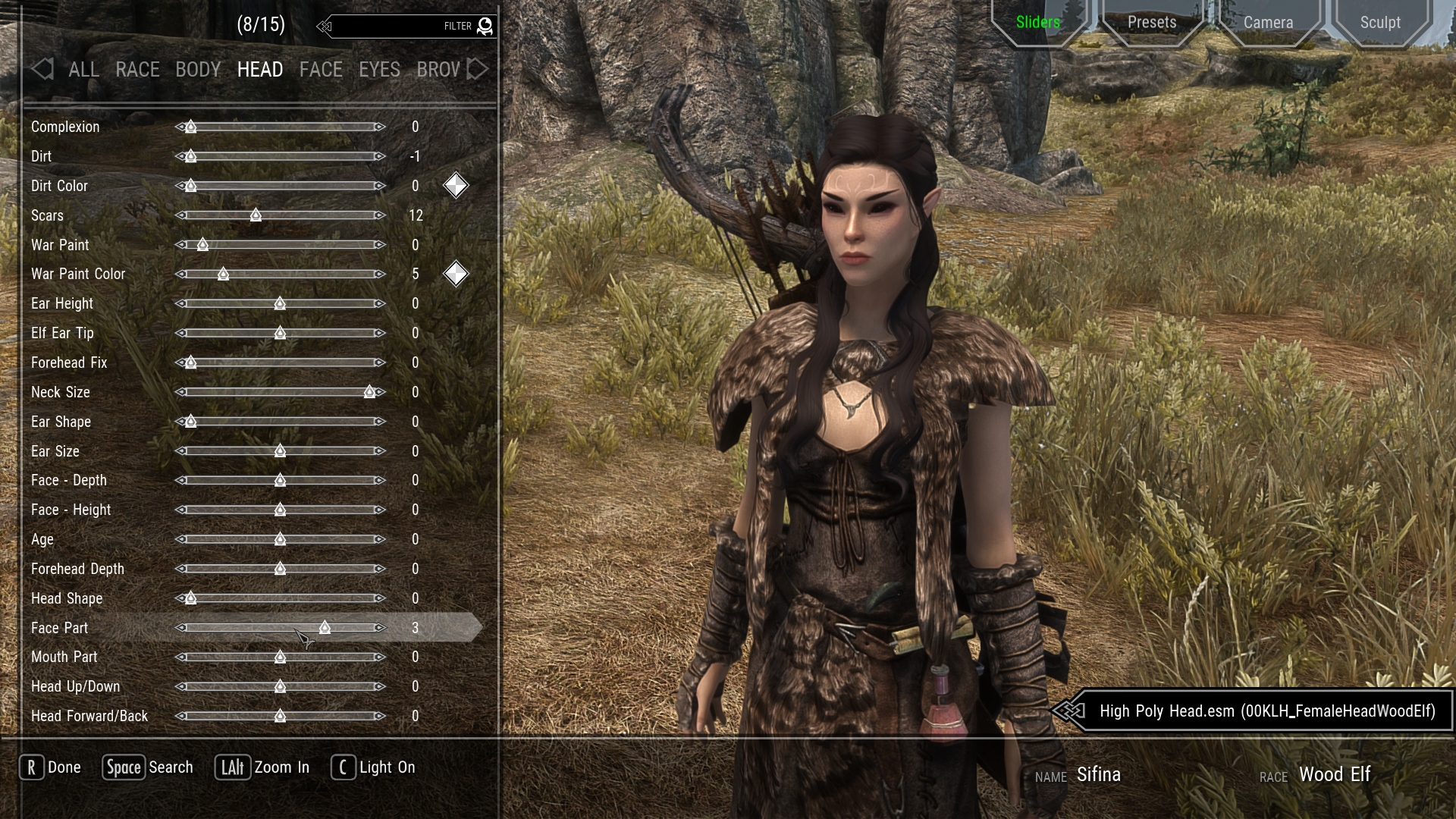This screenshot has height=819, width=1456.
Task: Switch to the Presets tab
Action: tap(1151, 23)
